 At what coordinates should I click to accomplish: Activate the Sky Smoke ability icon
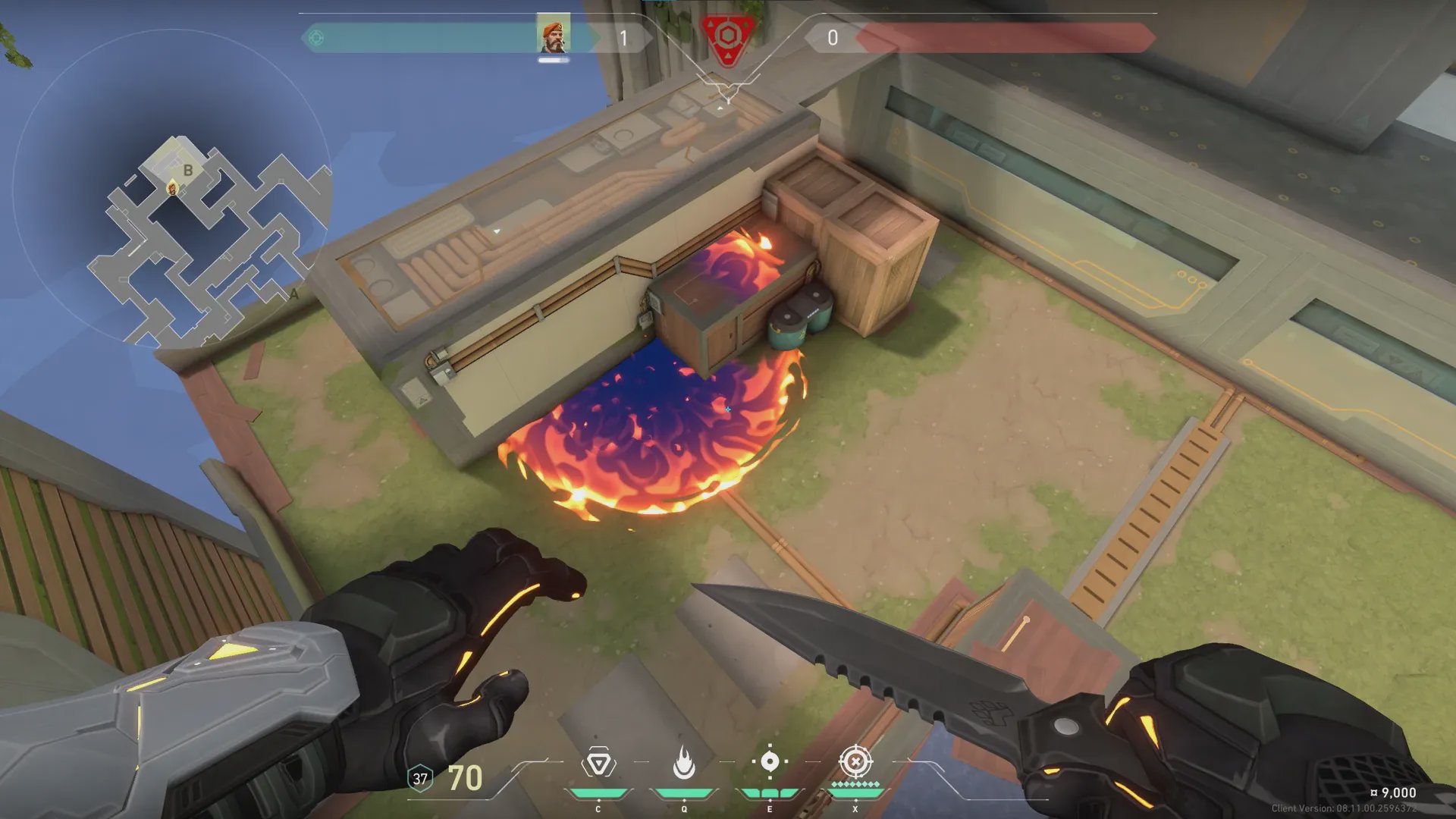[x=770, y=761]
